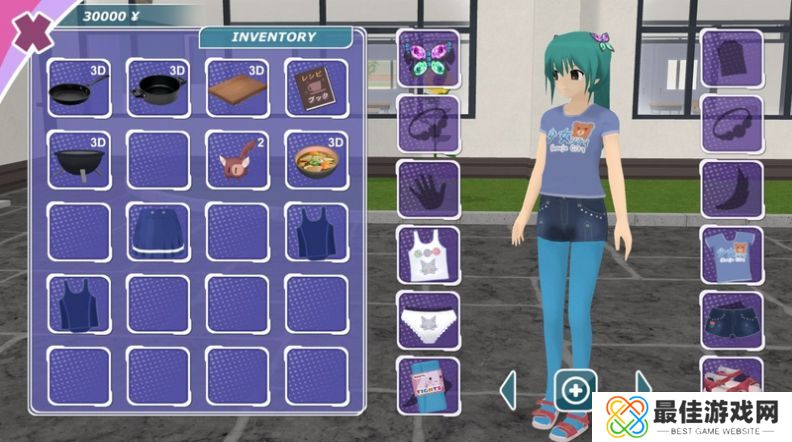Click the denim shorts equipment slot
Viewport: 792px width, 442px height.
732,320
